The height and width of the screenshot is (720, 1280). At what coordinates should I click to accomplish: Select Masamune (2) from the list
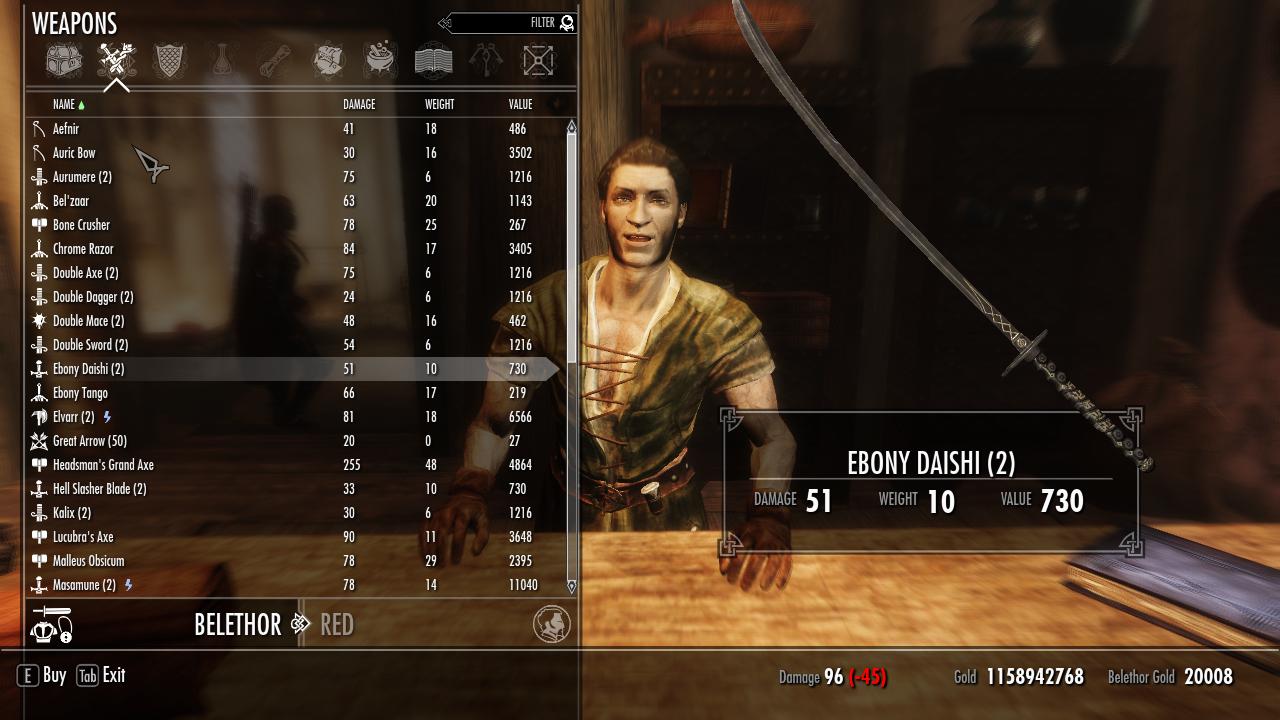click(x=84, y=585)
